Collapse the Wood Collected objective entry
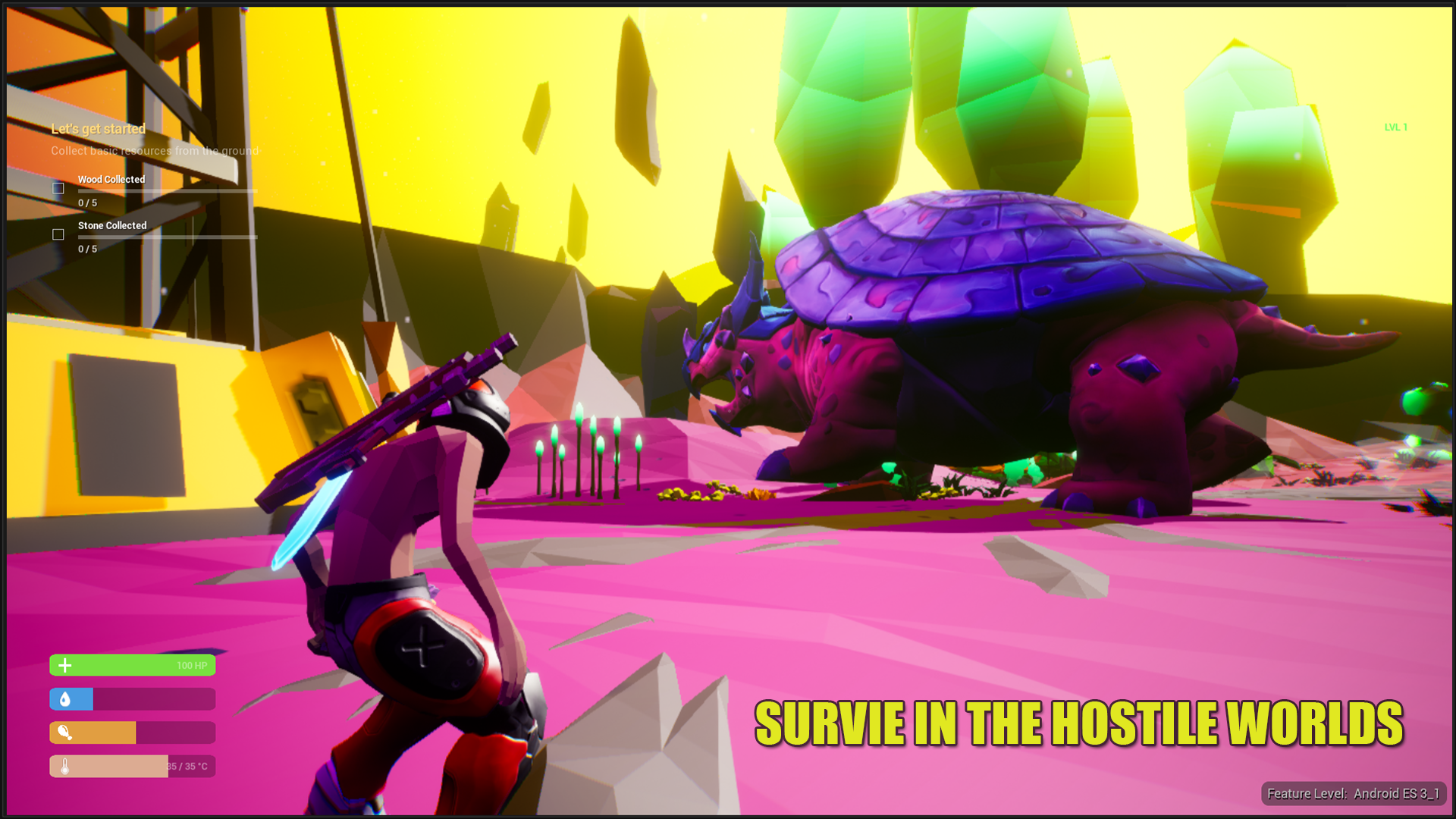 [x=111, y=180]
